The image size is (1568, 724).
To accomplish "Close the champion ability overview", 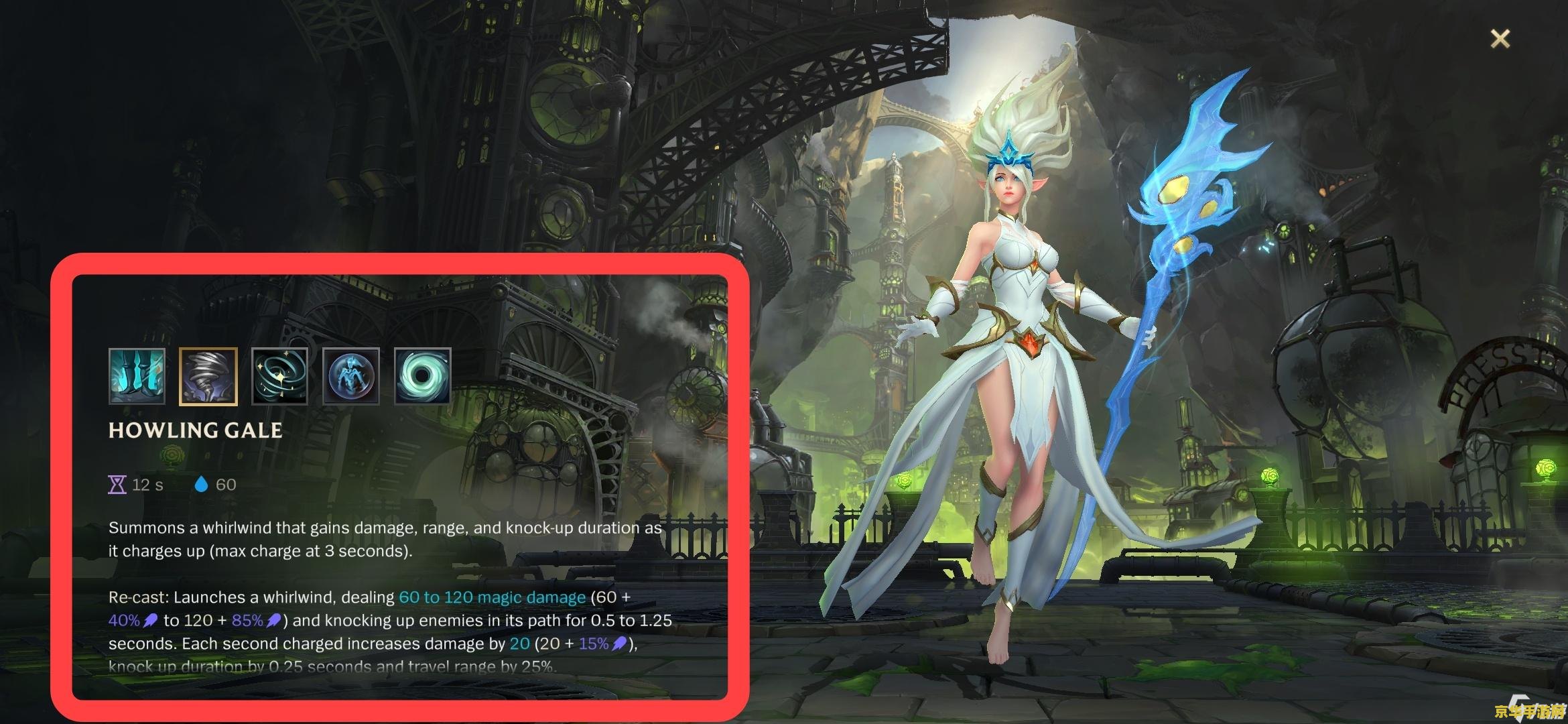I will (1500, 39).
